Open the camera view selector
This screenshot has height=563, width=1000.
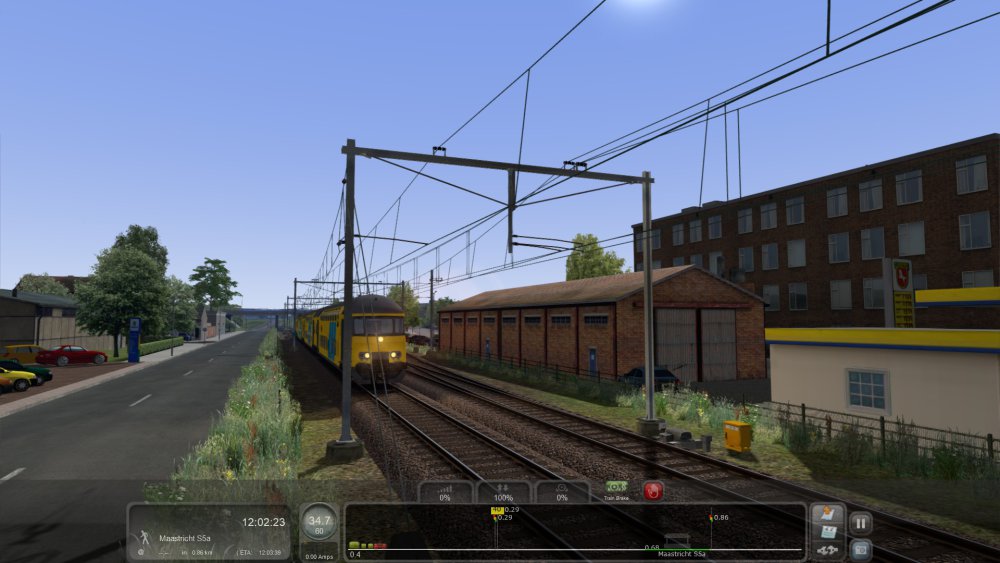[860, 549]
